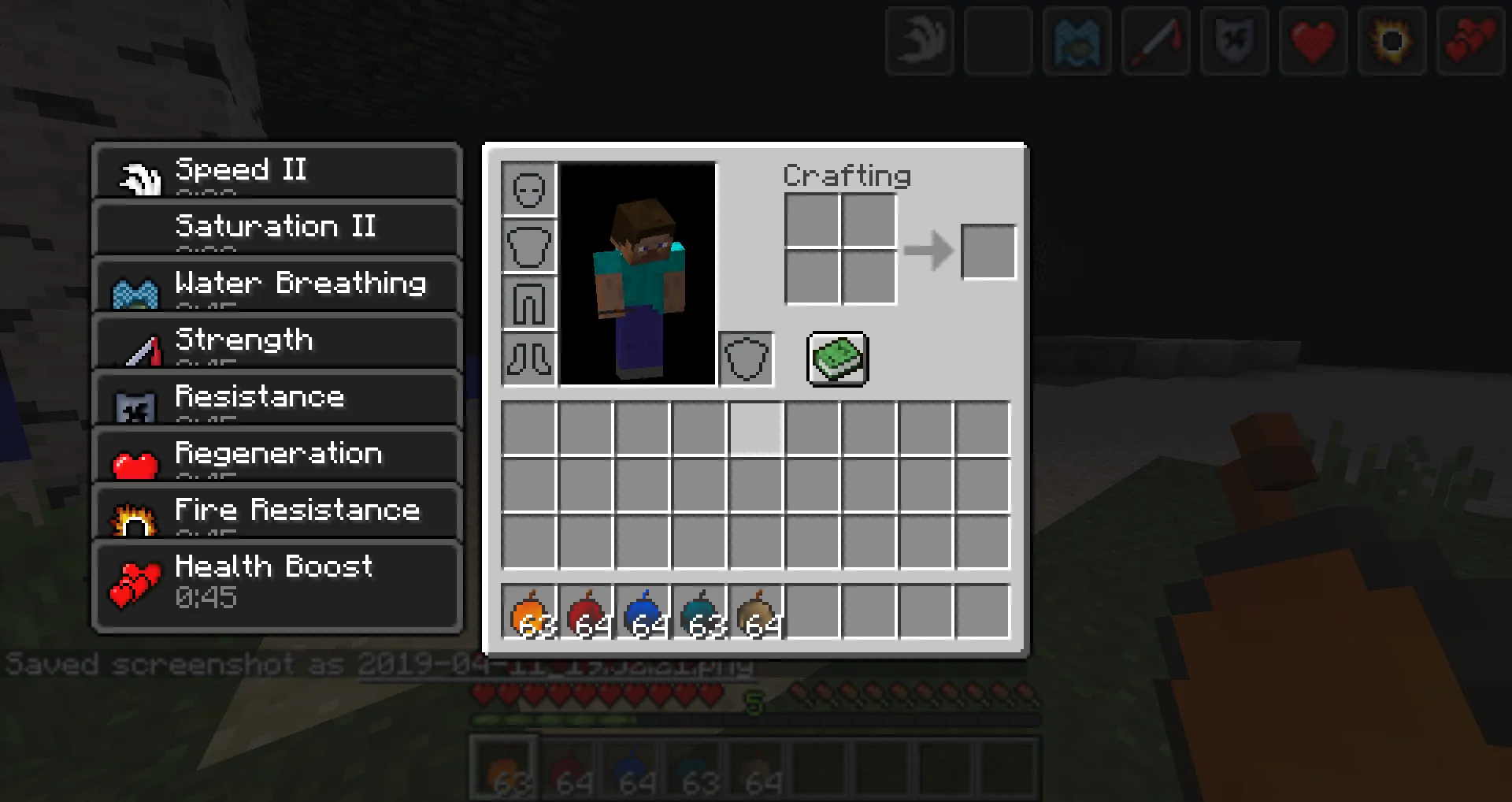Screen dimensions: 1512x802
Task: Click the Resistance effect entry
Action: coord(276,399)
